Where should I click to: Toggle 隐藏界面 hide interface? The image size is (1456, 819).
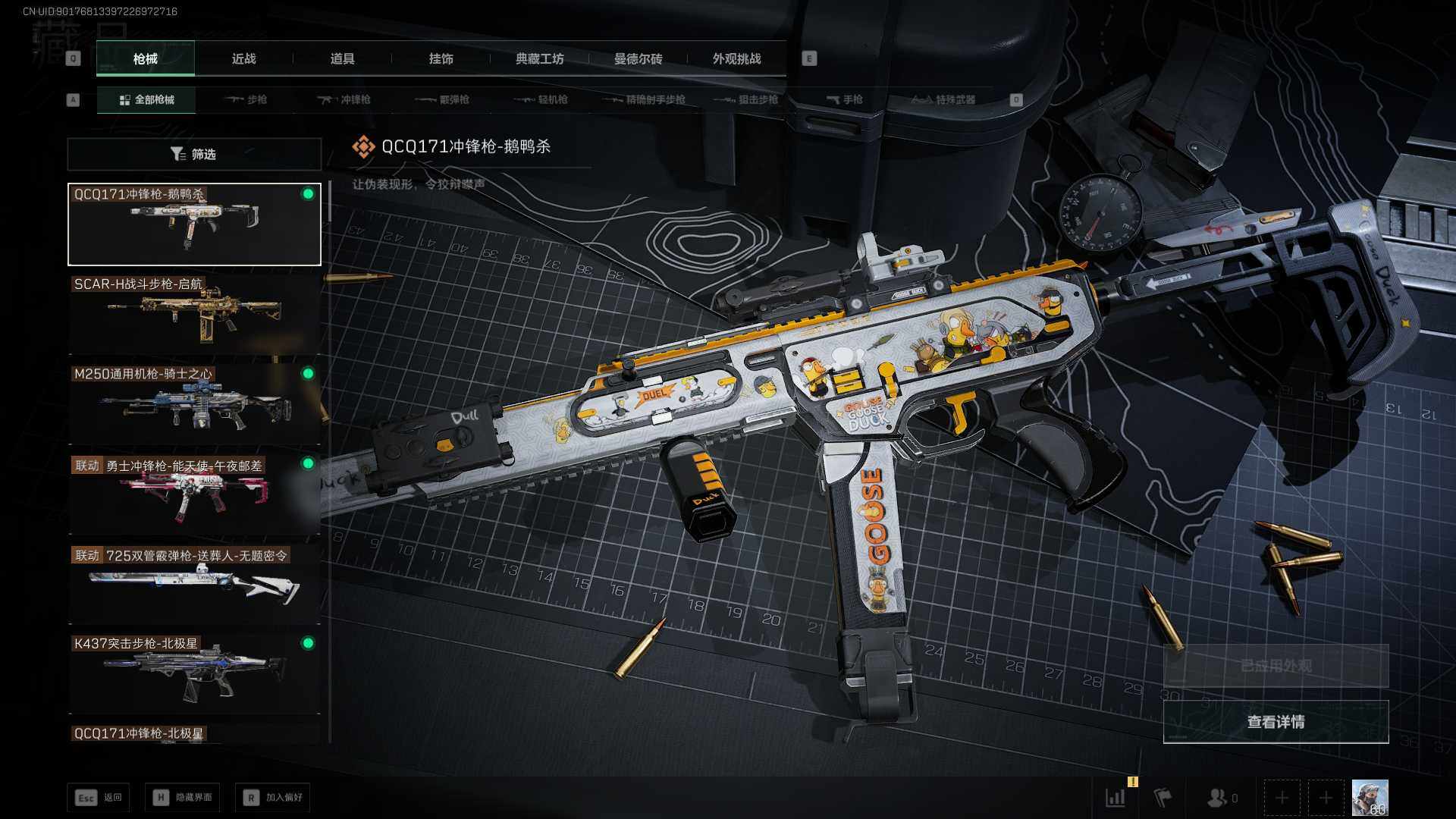(183, 797)
